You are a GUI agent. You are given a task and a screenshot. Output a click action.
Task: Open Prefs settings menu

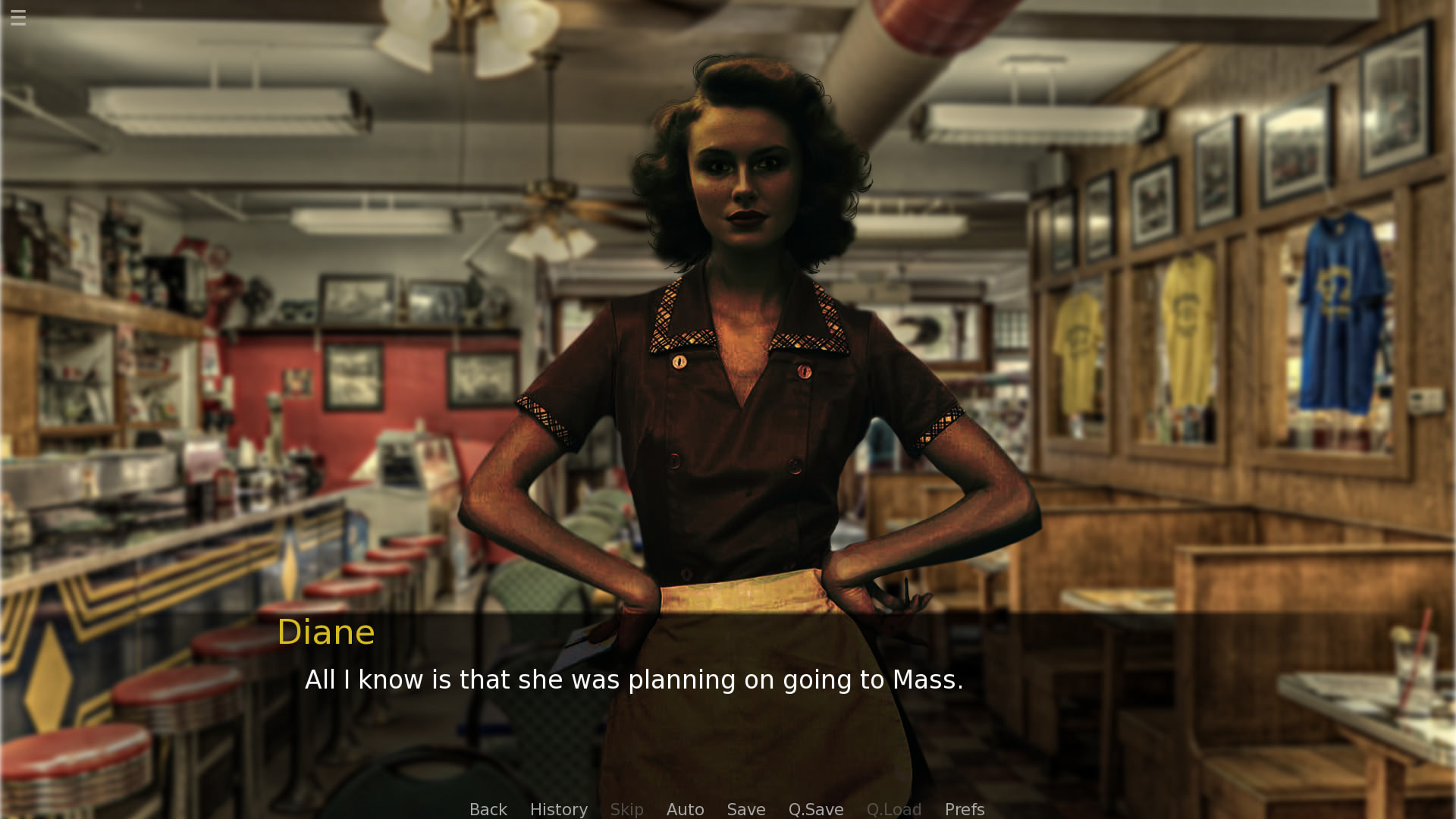pyautogui.click(x=964, y=809)
